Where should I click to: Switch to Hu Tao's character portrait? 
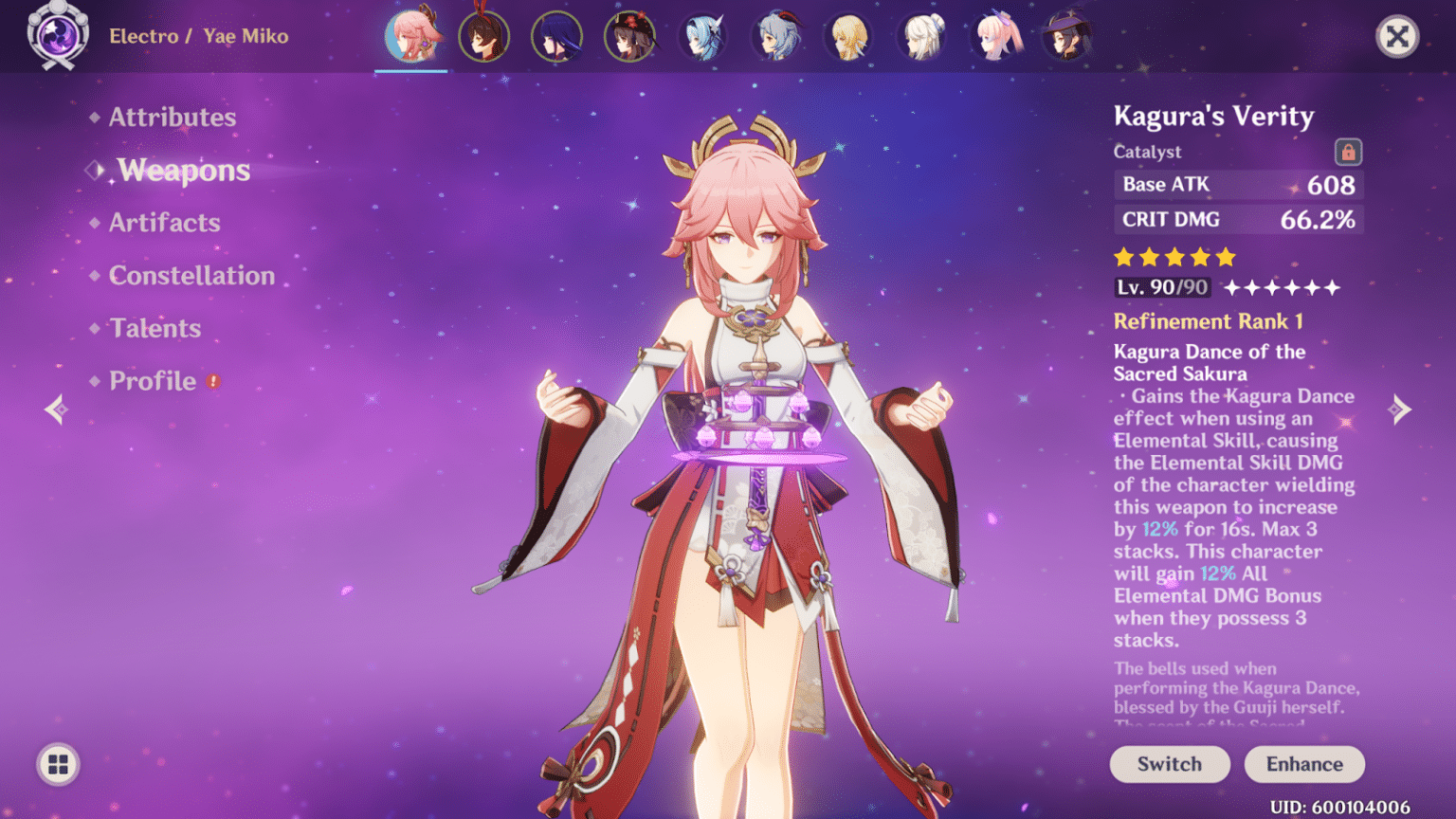point(630,36)
